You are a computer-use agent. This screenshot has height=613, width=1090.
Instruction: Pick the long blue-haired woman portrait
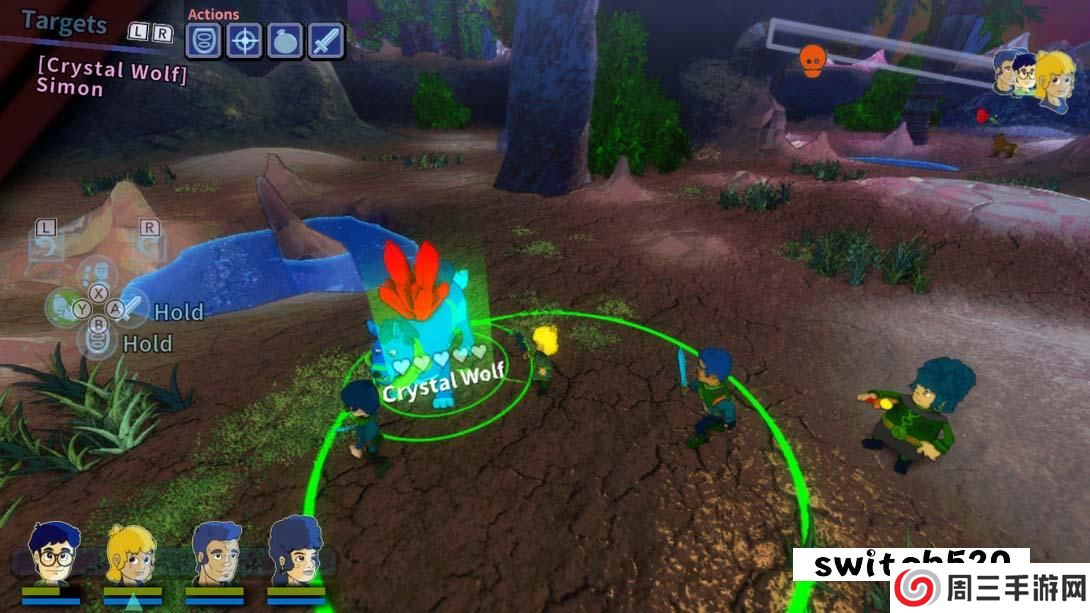coord(295,553)
